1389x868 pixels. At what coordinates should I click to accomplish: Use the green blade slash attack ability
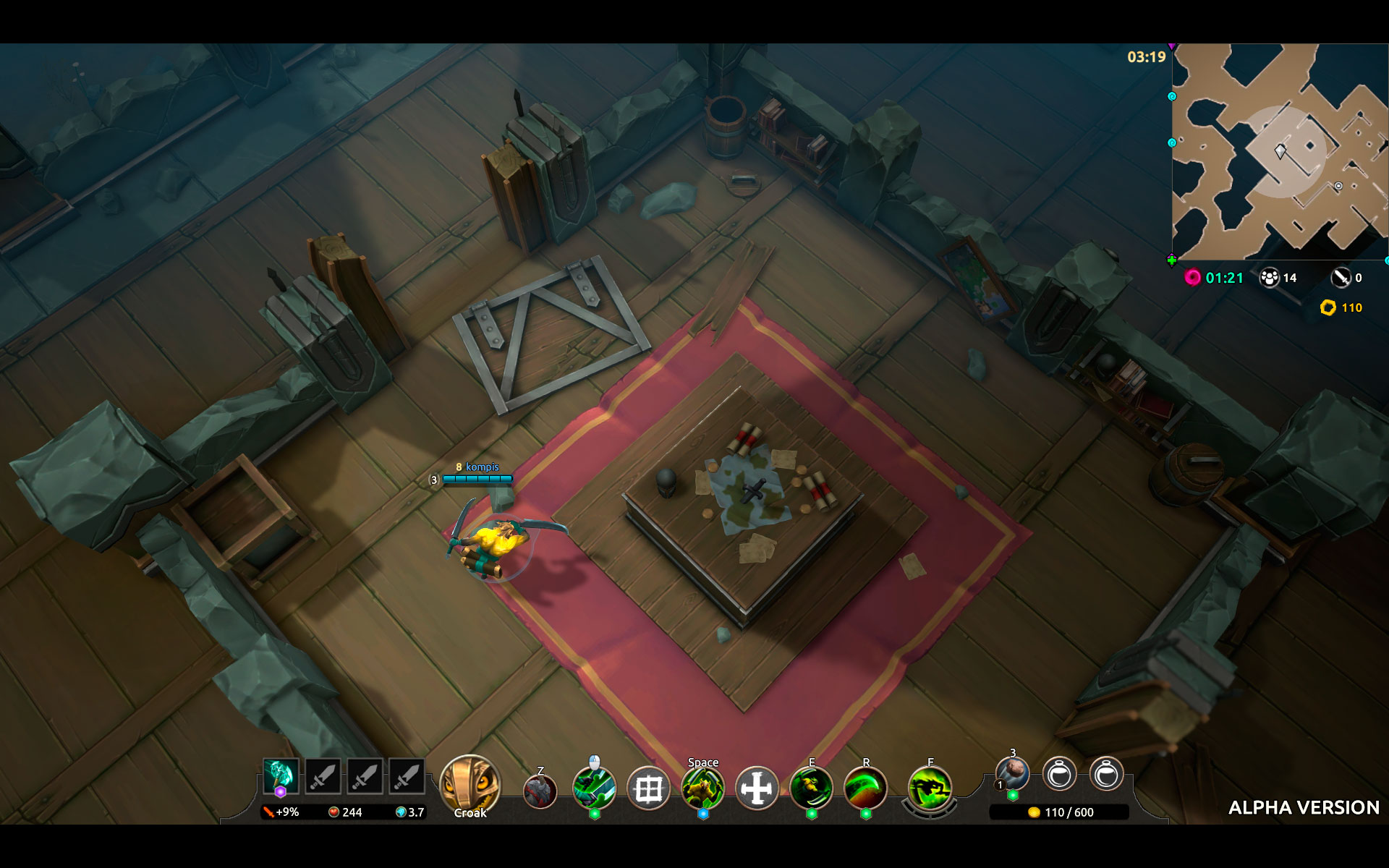(x=594, y=788)
